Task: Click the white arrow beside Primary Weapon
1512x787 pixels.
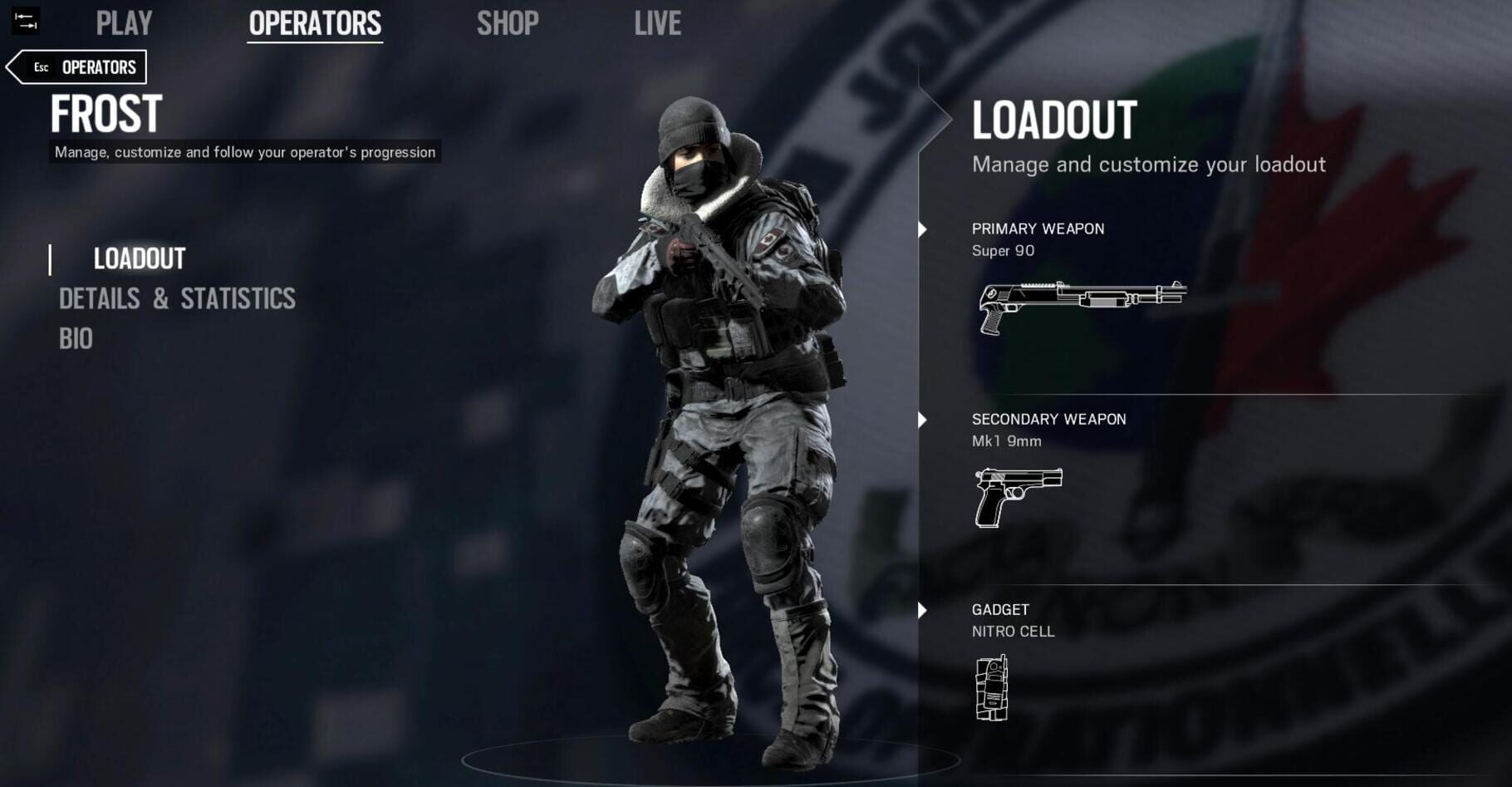Action: (x=922, y=231)
